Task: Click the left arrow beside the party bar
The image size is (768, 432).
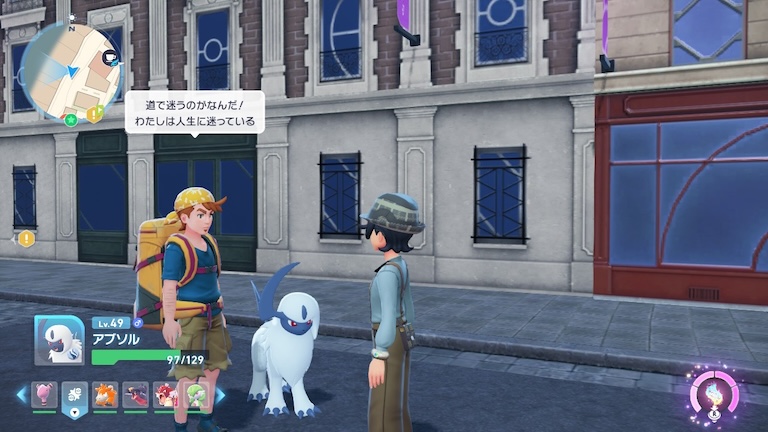Action: point(21,395)
